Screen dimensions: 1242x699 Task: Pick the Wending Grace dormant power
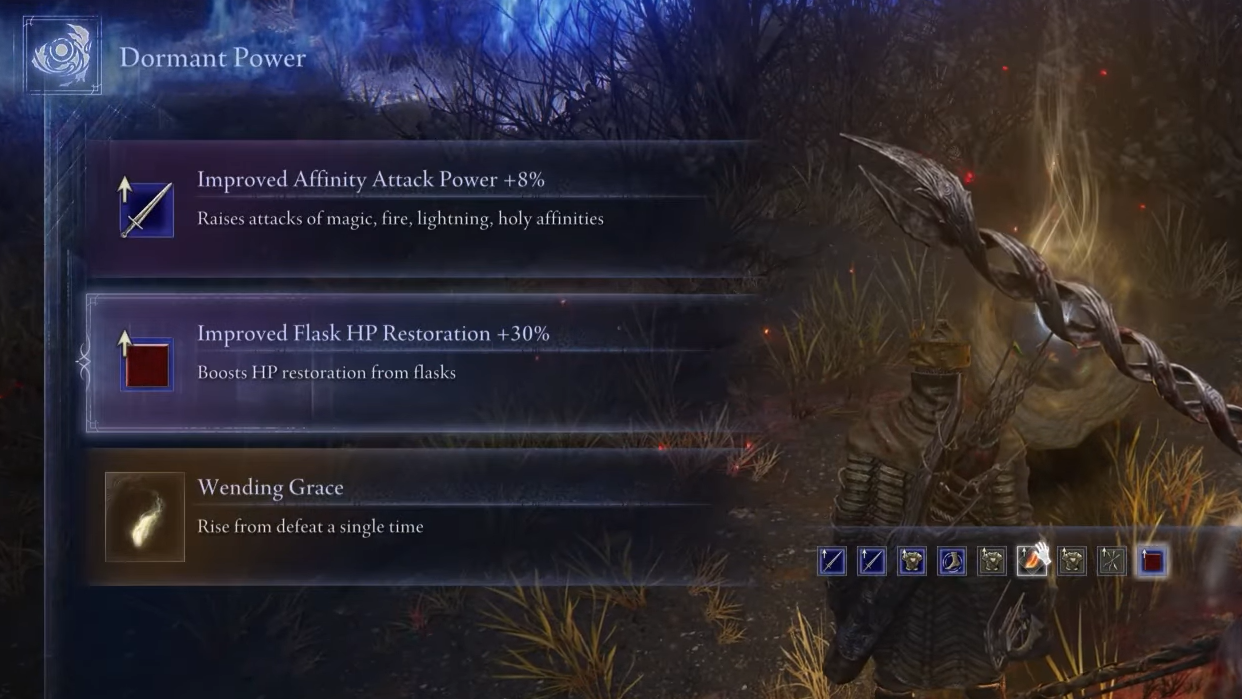(420, 516)
